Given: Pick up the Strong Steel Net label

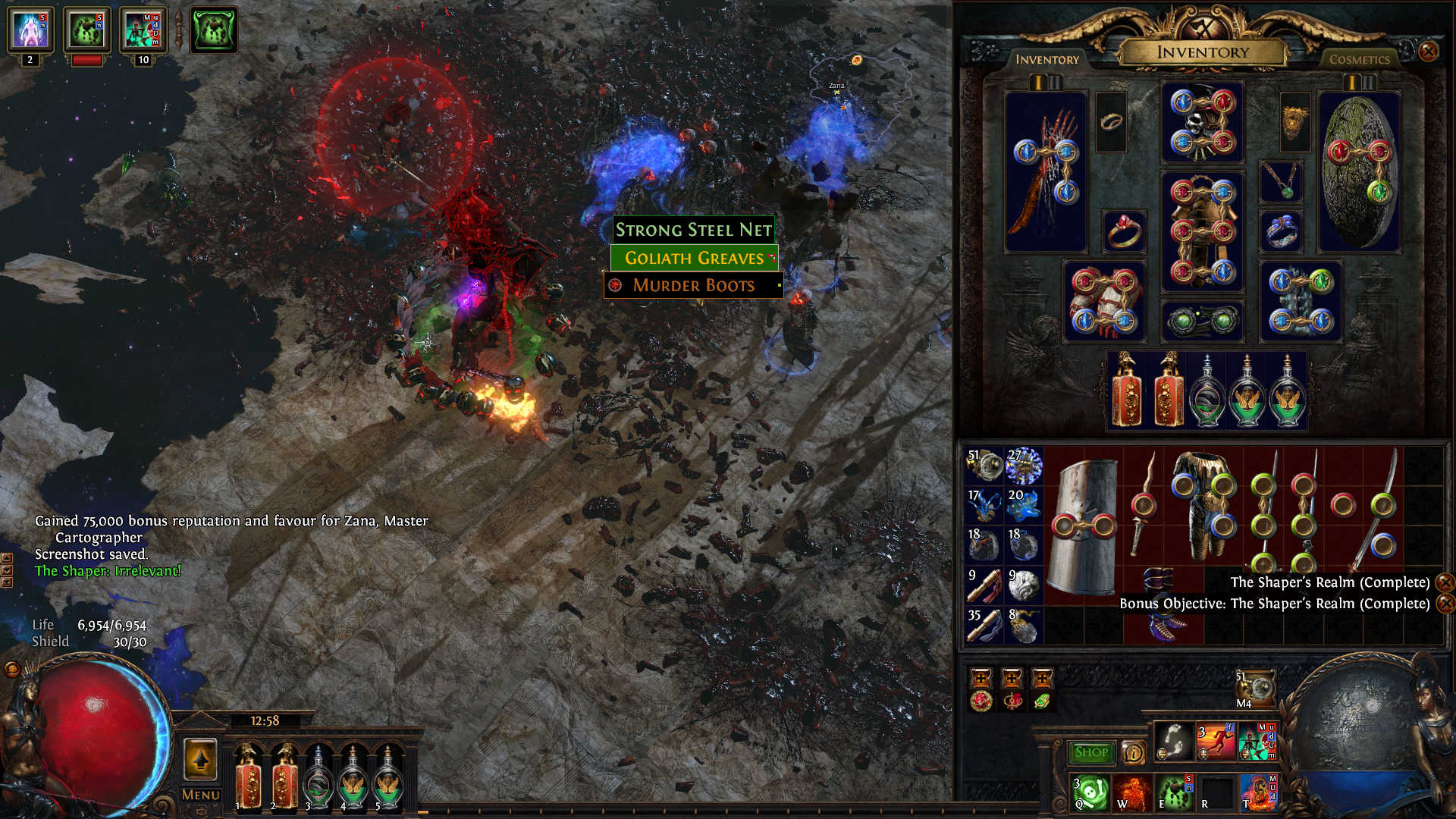Looking at the screenshot, I should tap(693, 230).
